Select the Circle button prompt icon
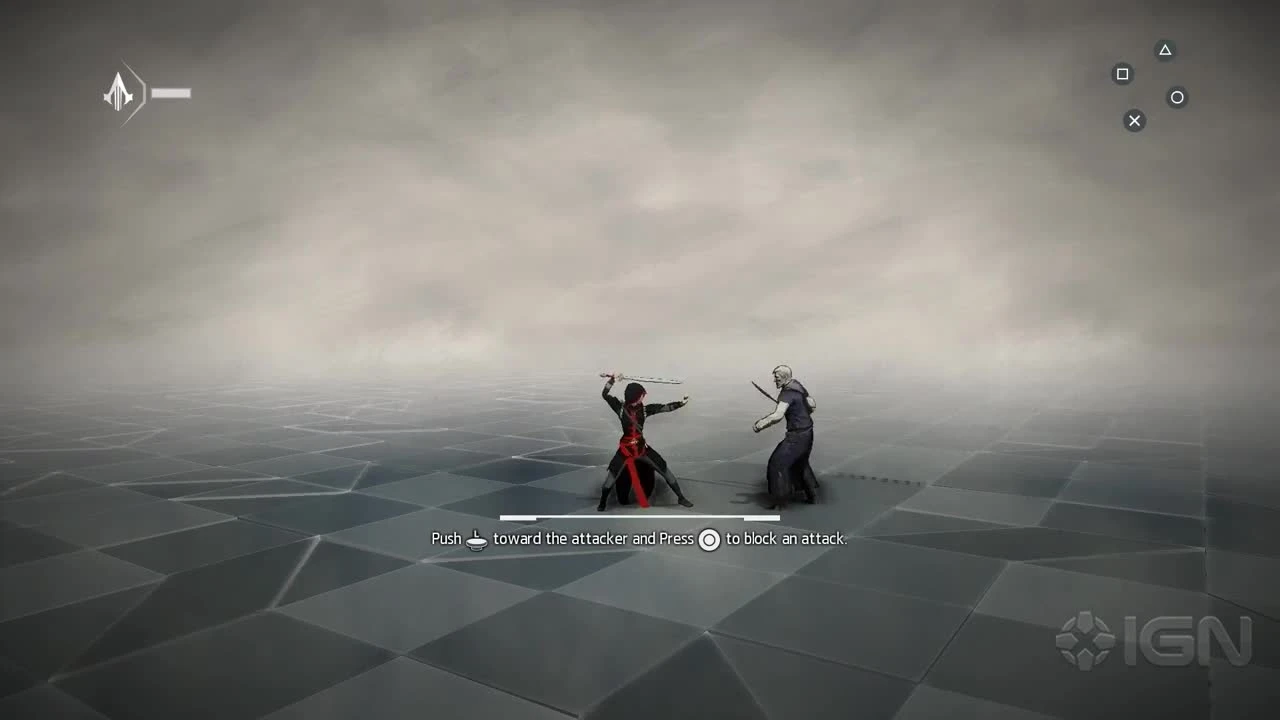1280x720 pixels. (1177, 97)
